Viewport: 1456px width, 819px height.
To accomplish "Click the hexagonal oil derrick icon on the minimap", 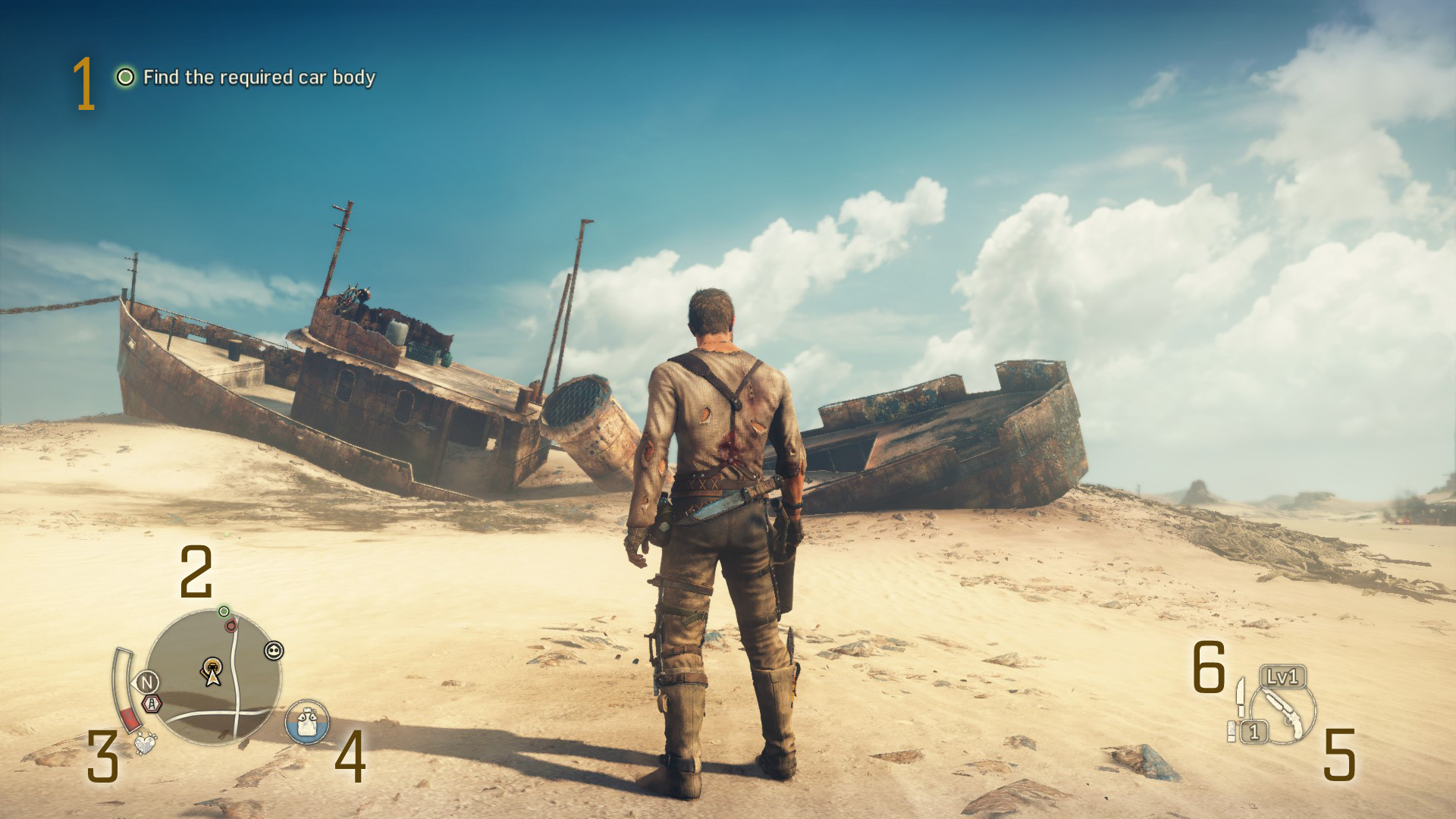I will [152, 704].
